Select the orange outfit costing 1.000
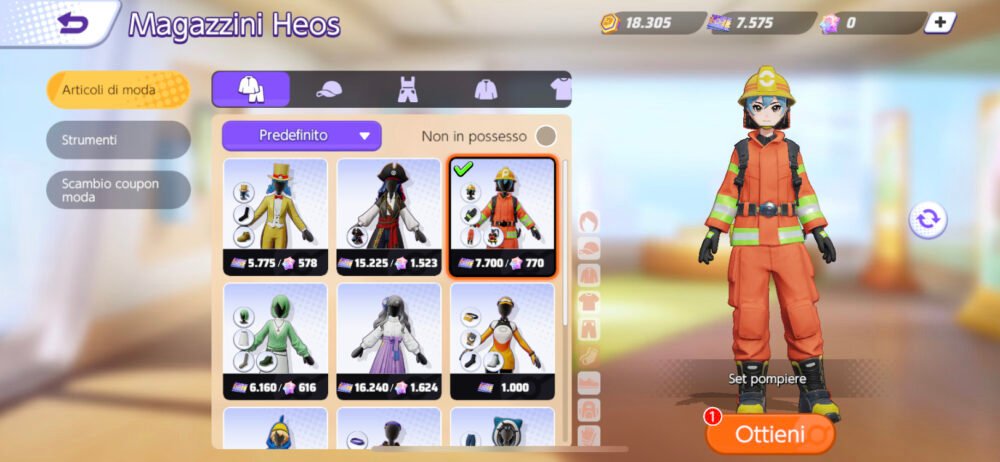Screen dimensions: 1000x462 click(502, 340)
